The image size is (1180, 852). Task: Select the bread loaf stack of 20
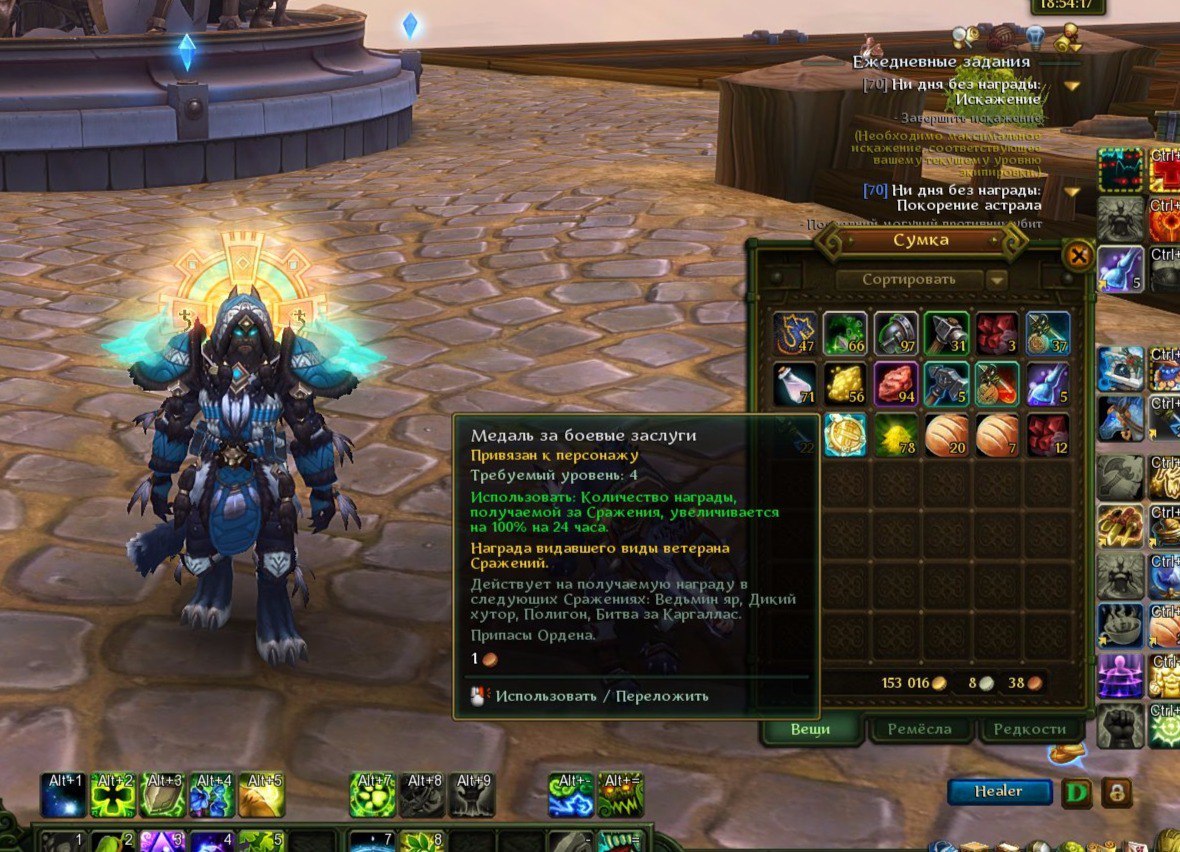946,436
